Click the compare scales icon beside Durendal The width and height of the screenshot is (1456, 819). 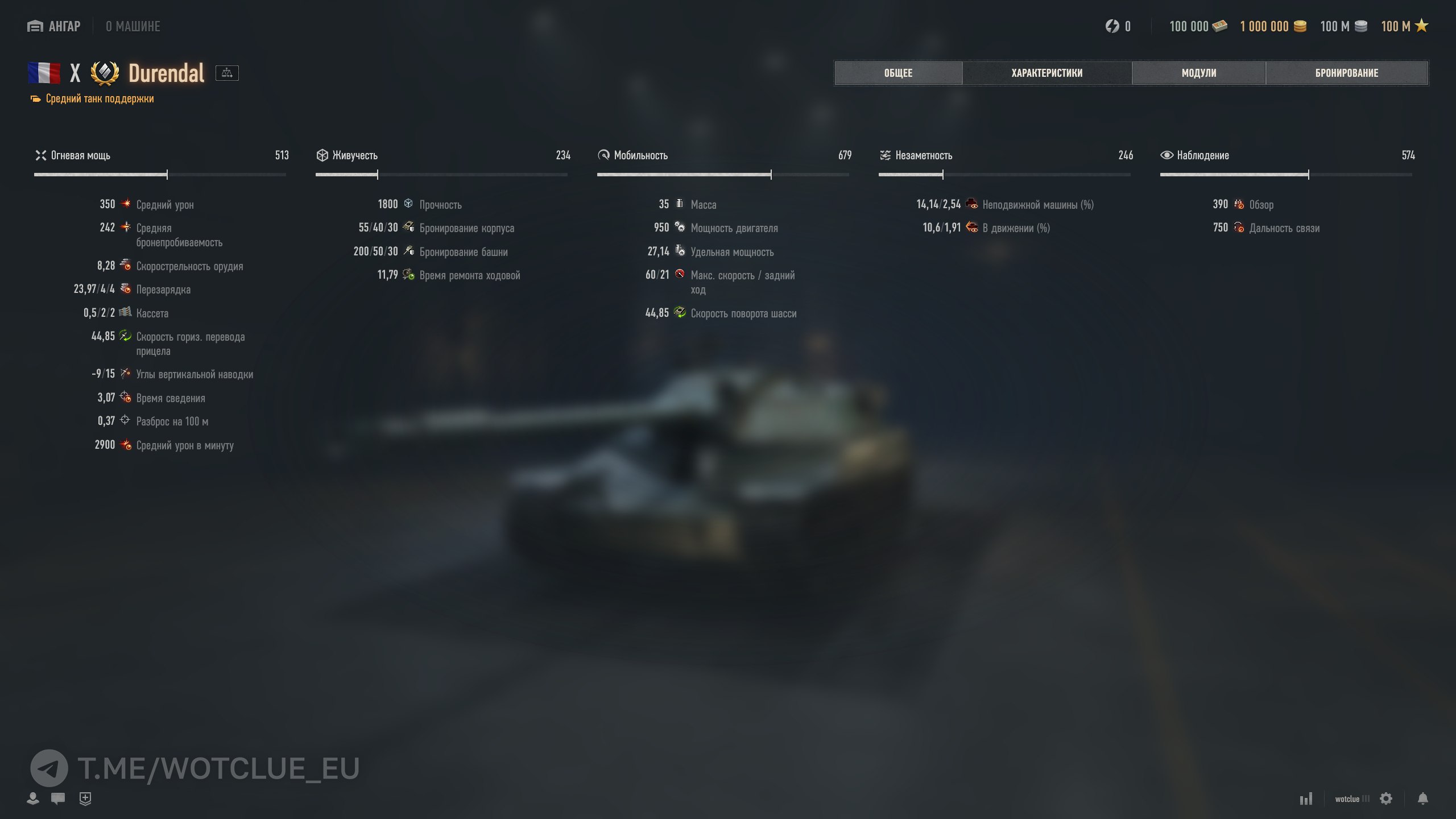tap(227, 73)
